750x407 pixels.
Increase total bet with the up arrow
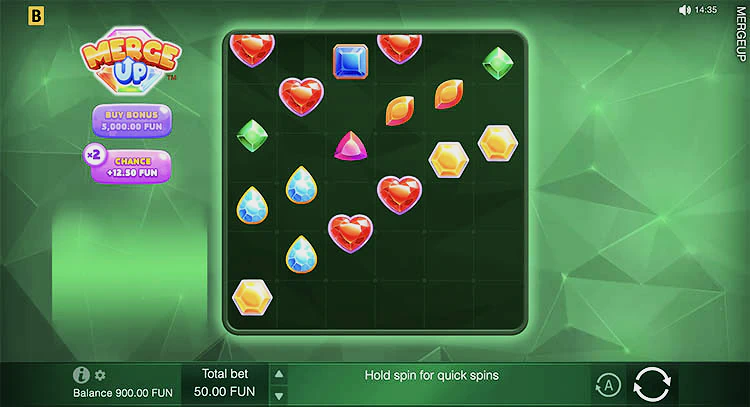coord(280,374)
